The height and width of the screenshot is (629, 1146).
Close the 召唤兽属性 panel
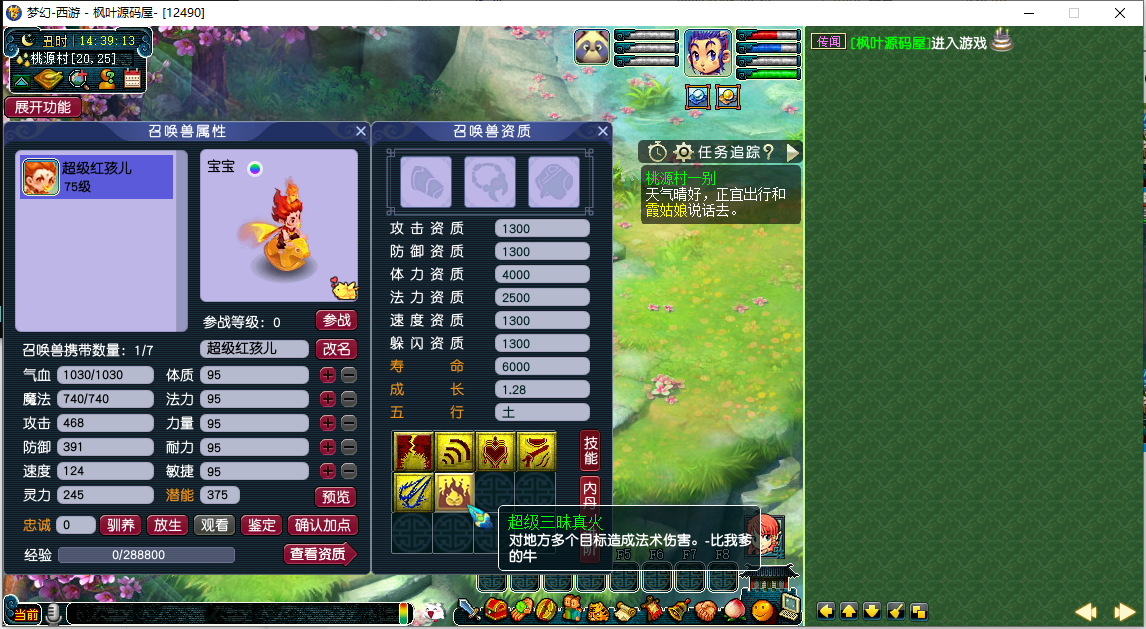point(361,131)
